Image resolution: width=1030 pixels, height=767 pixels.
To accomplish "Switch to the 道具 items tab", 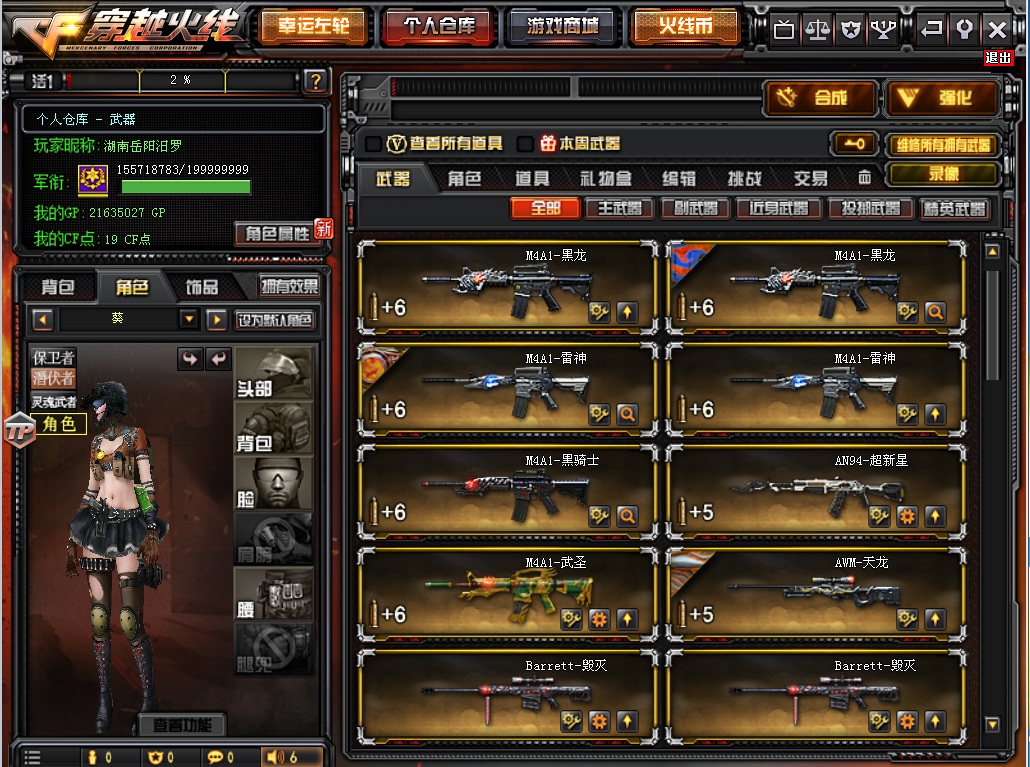I will click(x=532, y=179).
